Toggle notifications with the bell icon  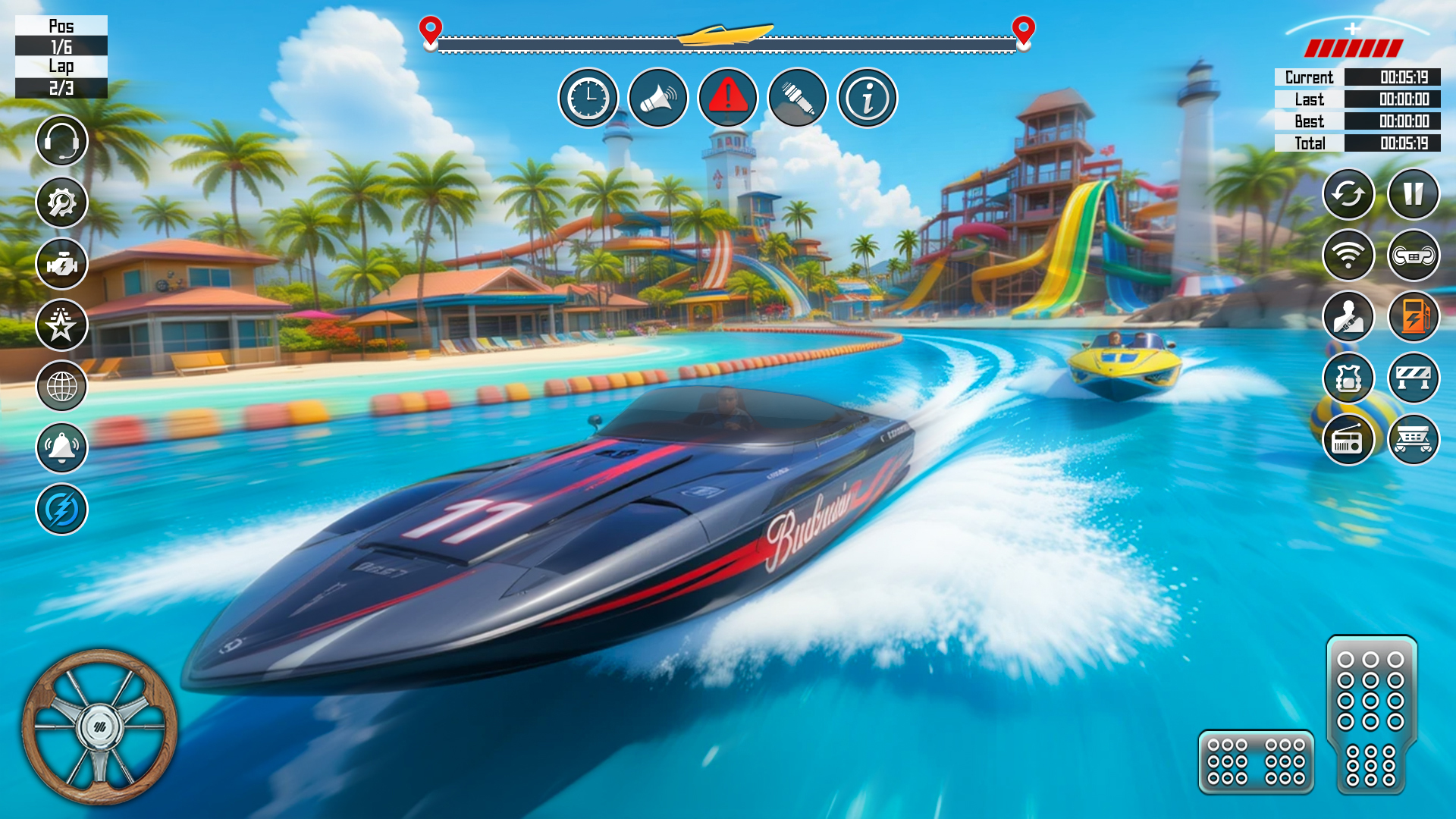(62, 448)
